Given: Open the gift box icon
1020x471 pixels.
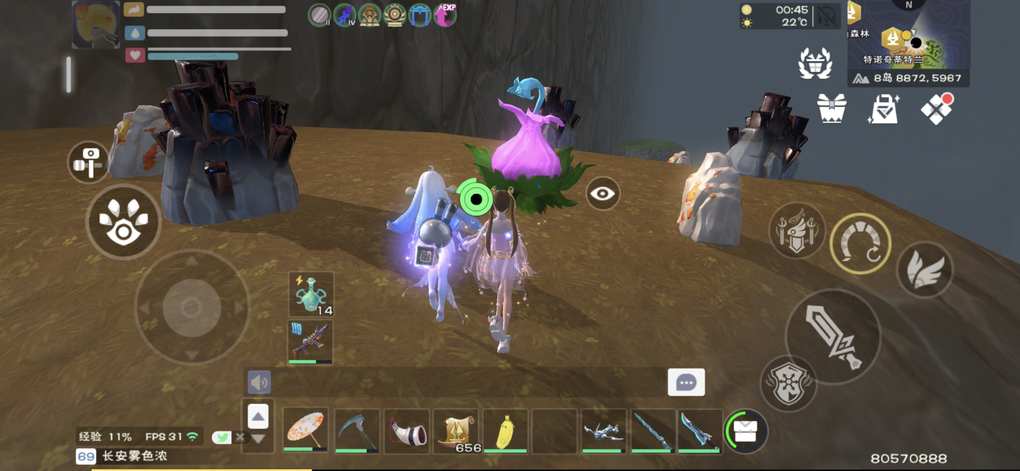Looking at the screenshot, I should point(832,108).
